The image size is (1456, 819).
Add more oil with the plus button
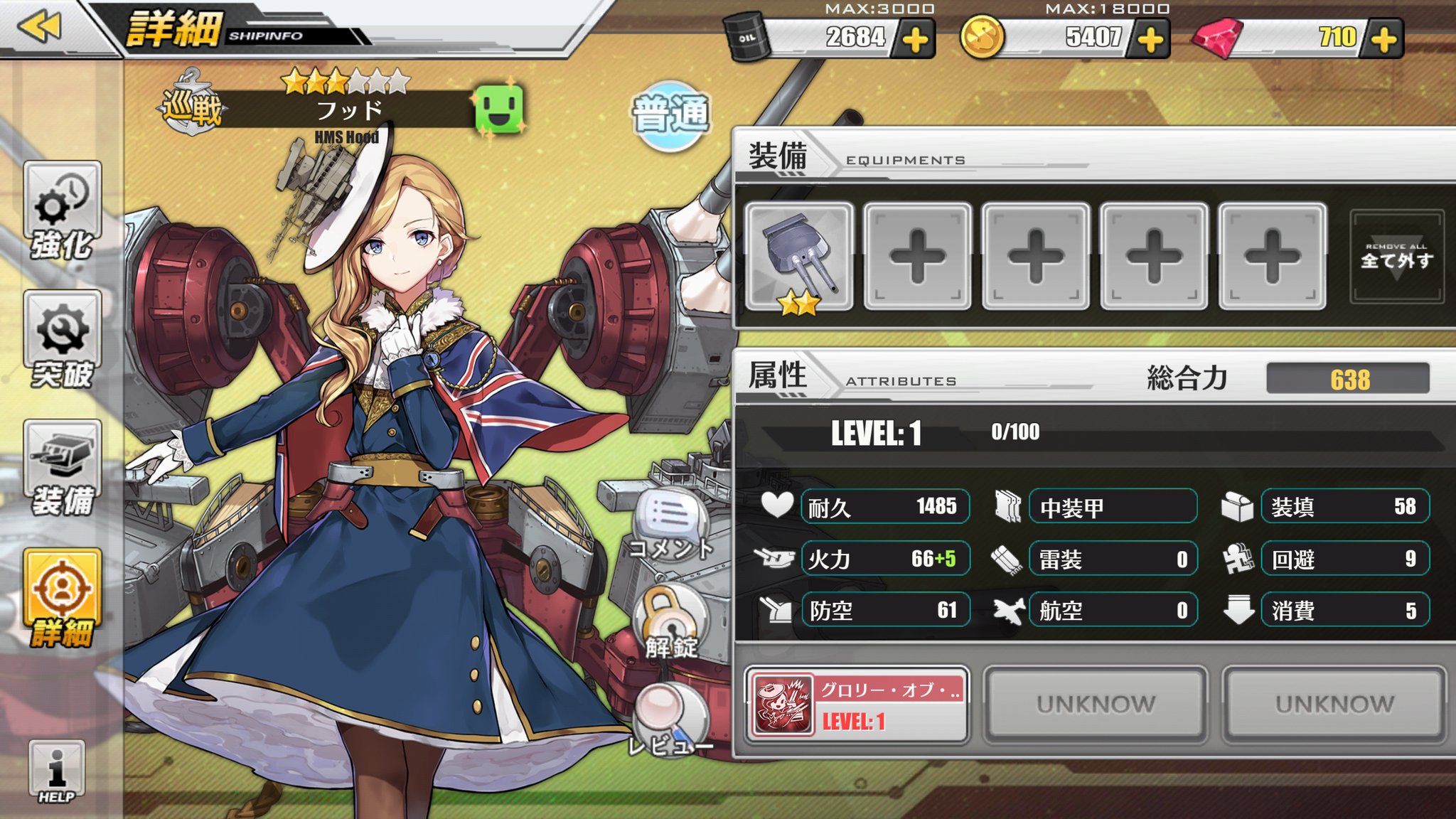click(x=915, y=39)
